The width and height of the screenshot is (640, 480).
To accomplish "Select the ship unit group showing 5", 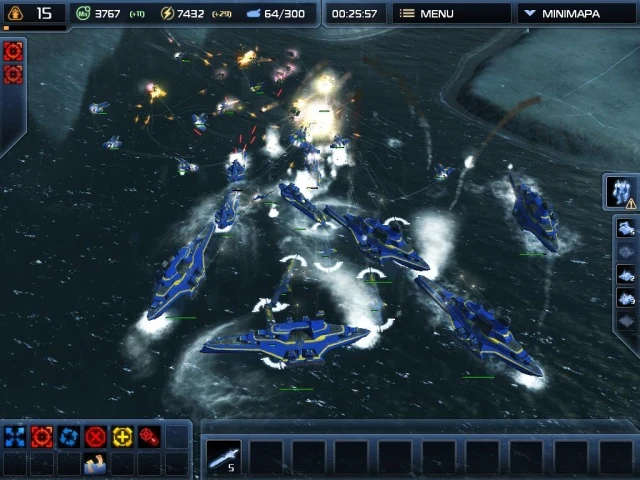I will pos(223,456).
